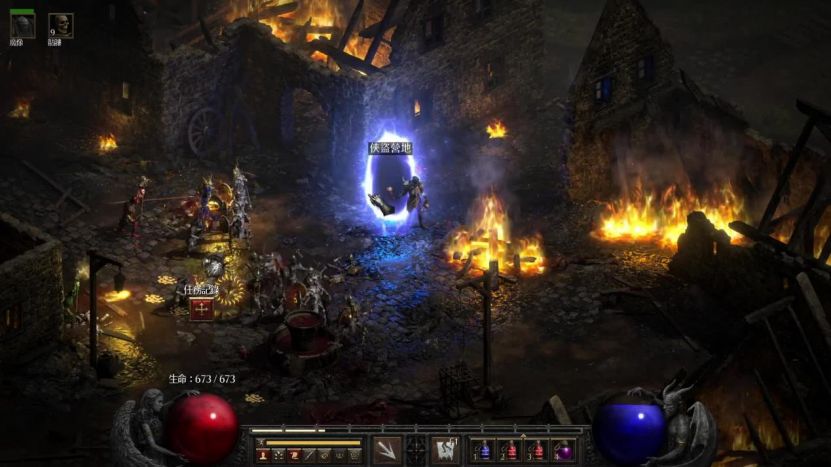The image size is (831, 467).
Task: Use the blue mana potion in belt slot 1
Action: 485,451
